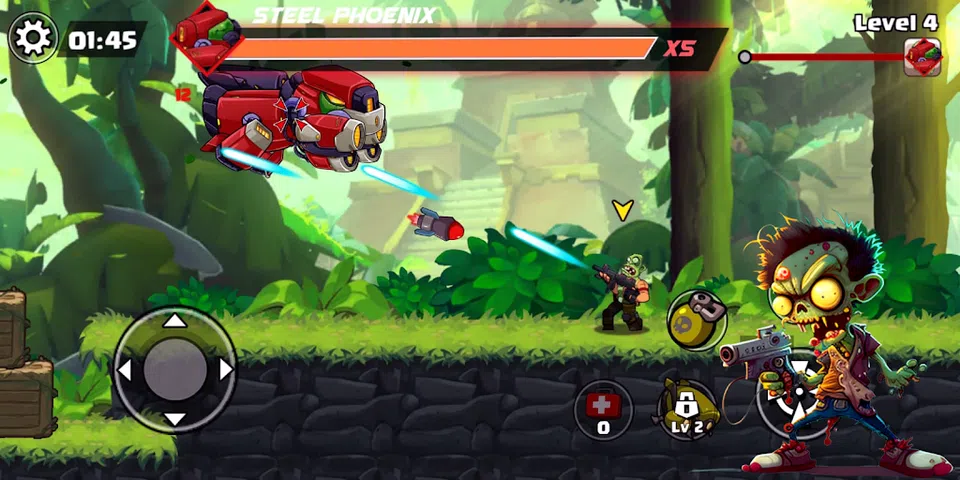Open settings with the gear icon

33,39
